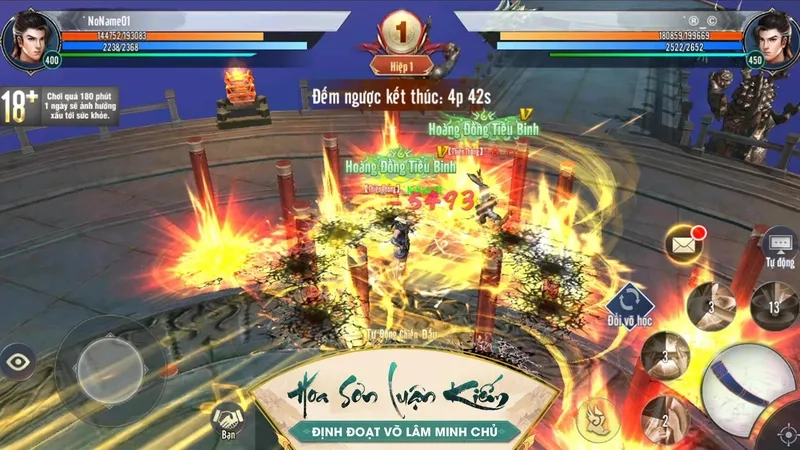
Task: Open the Bạn handshake friends button
Action: point(229,420)
